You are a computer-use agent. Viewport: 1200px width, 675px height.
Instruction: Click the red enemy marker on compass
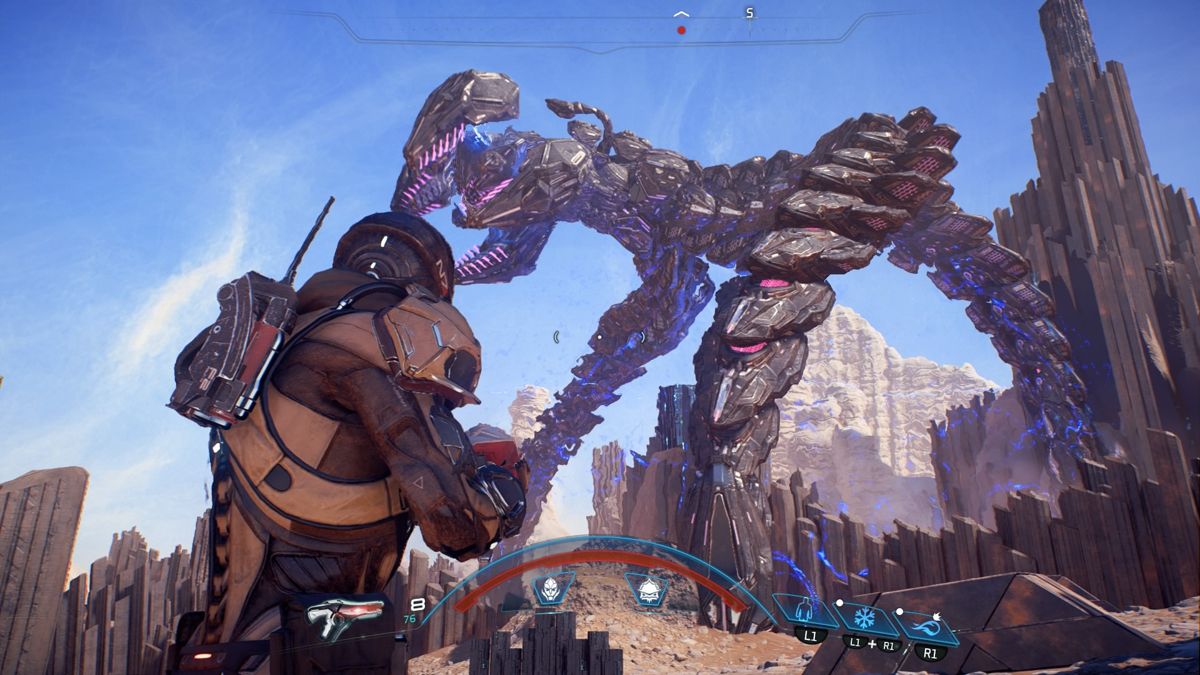681,30
